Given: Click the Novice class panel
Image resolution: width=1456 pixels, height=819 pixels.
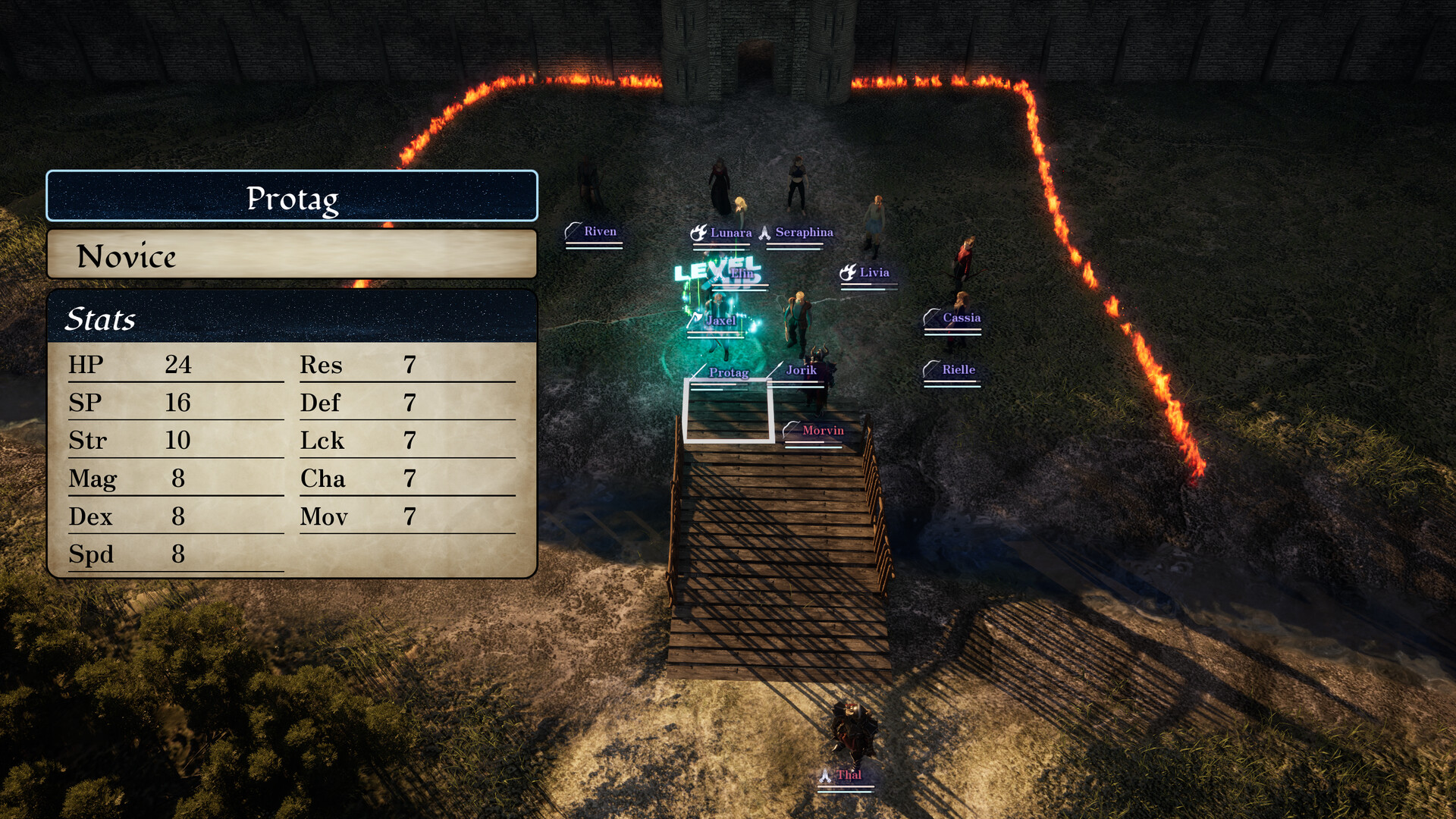Looking at the screenshot, I should tap(292, 255).
